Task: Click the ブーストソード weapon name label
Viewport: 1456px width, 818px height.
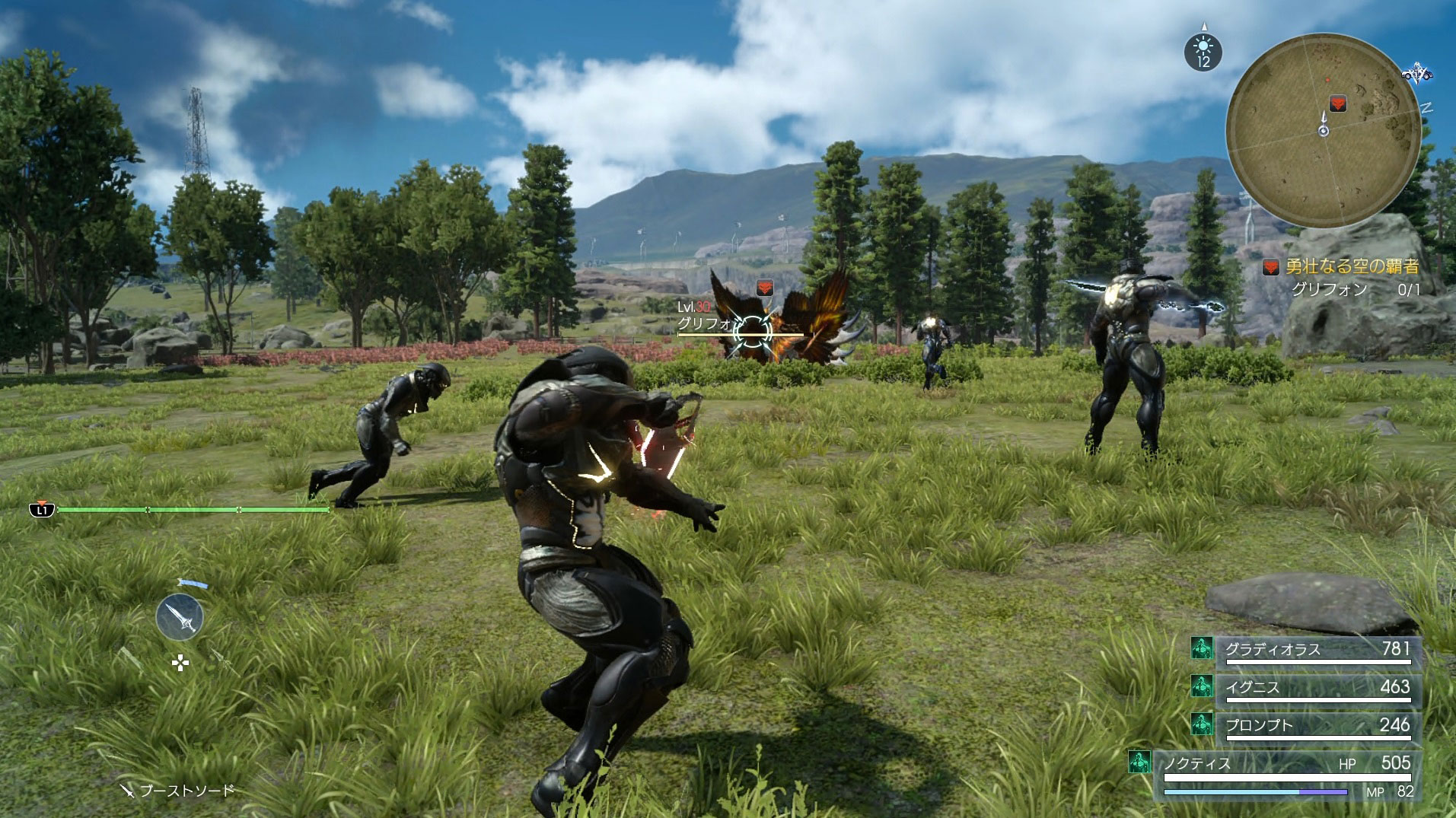Action: click(x=186, y=791)
